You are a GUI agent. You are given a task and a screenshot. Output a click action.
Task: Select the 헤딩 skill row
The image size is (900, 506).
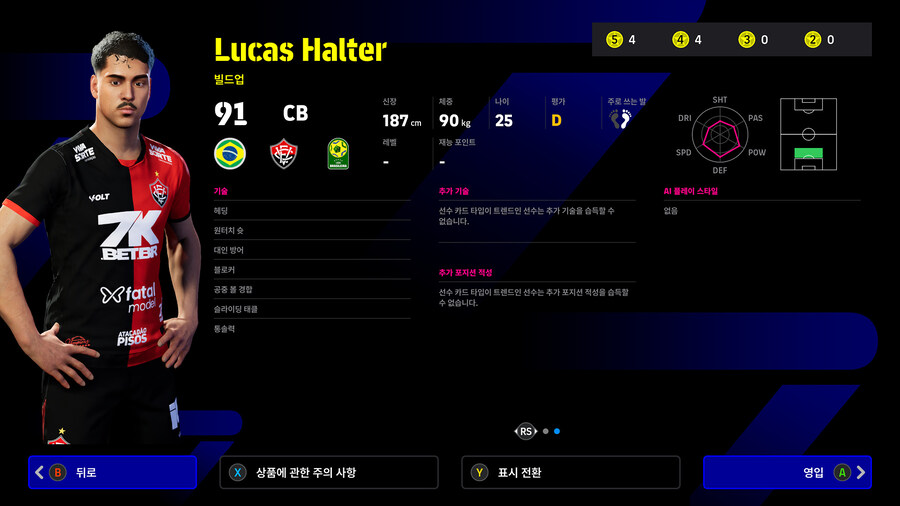(x=311, y=210)
